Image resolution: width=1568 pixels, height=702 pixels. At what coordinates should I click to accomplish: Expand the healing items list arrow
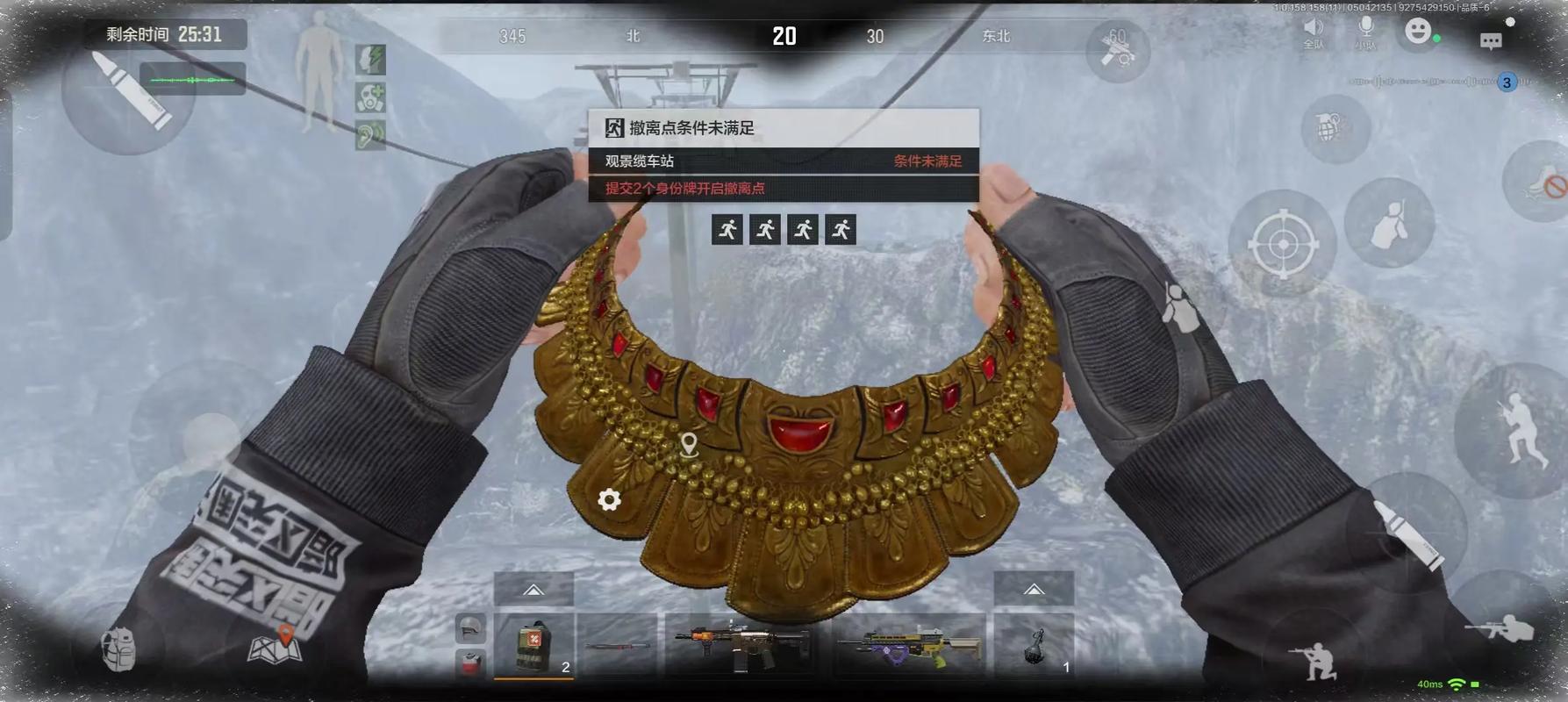point(533,590)
